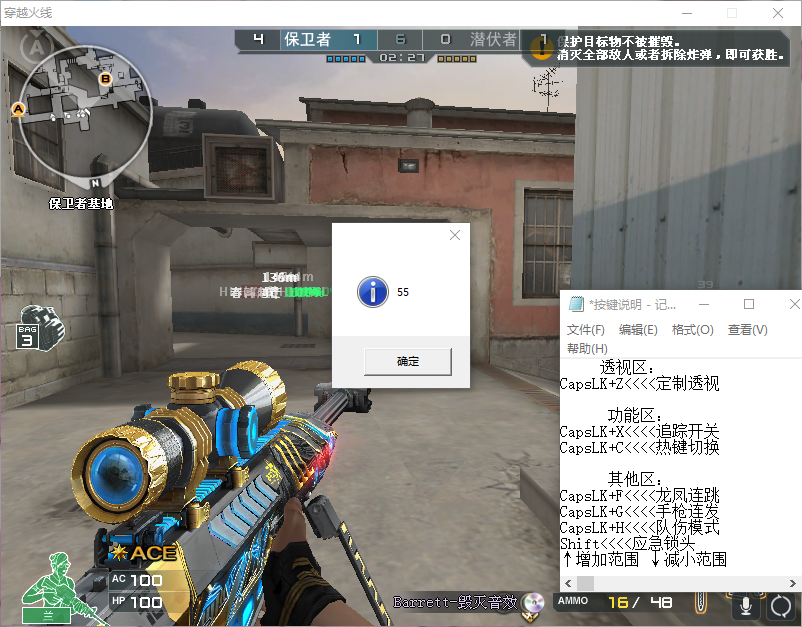
Task: Confirm the dialog with the 确定 button
Action: (407, 361)
